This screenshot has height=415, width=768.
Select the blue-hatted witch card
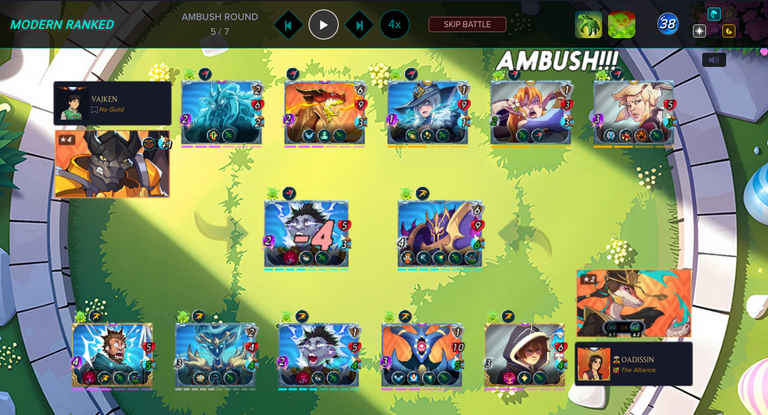click(x=428, y=112)
